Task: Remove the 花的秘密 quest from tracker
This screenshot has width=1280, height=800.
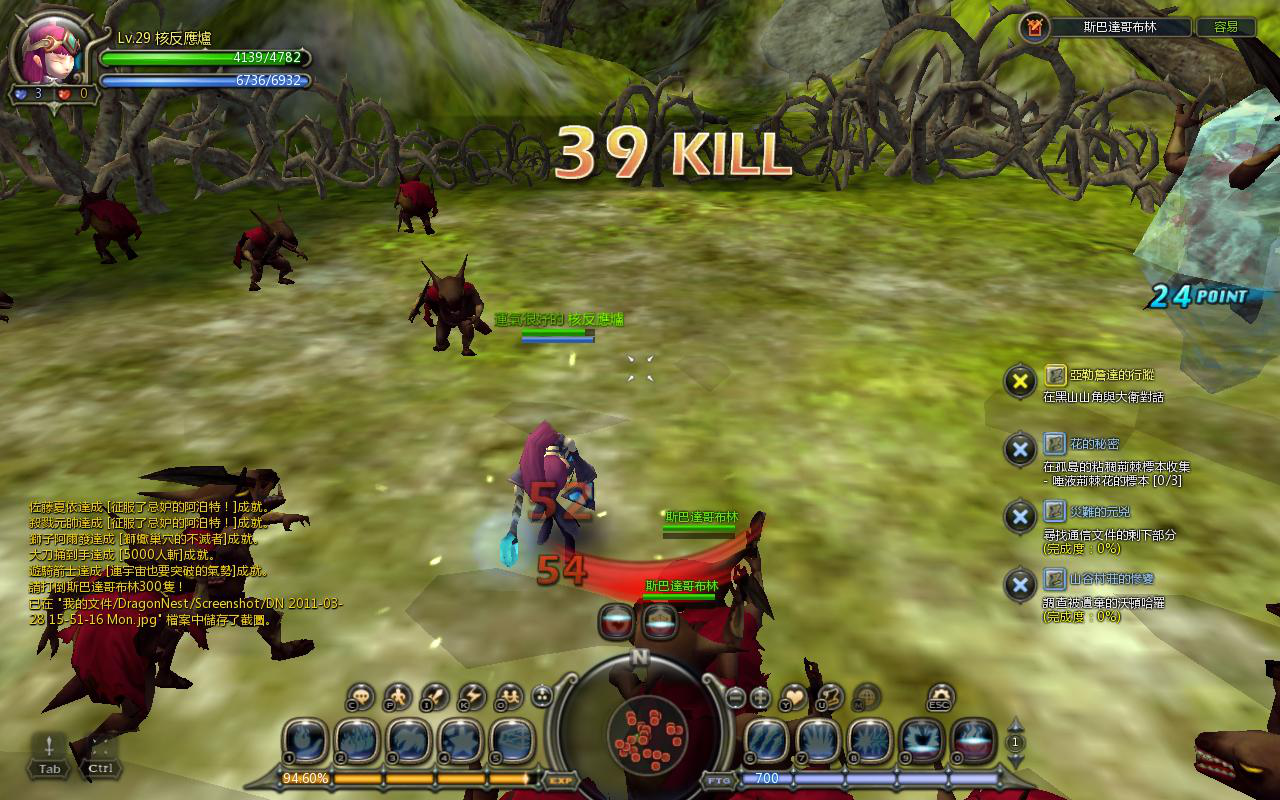Action: (1019, 449)
